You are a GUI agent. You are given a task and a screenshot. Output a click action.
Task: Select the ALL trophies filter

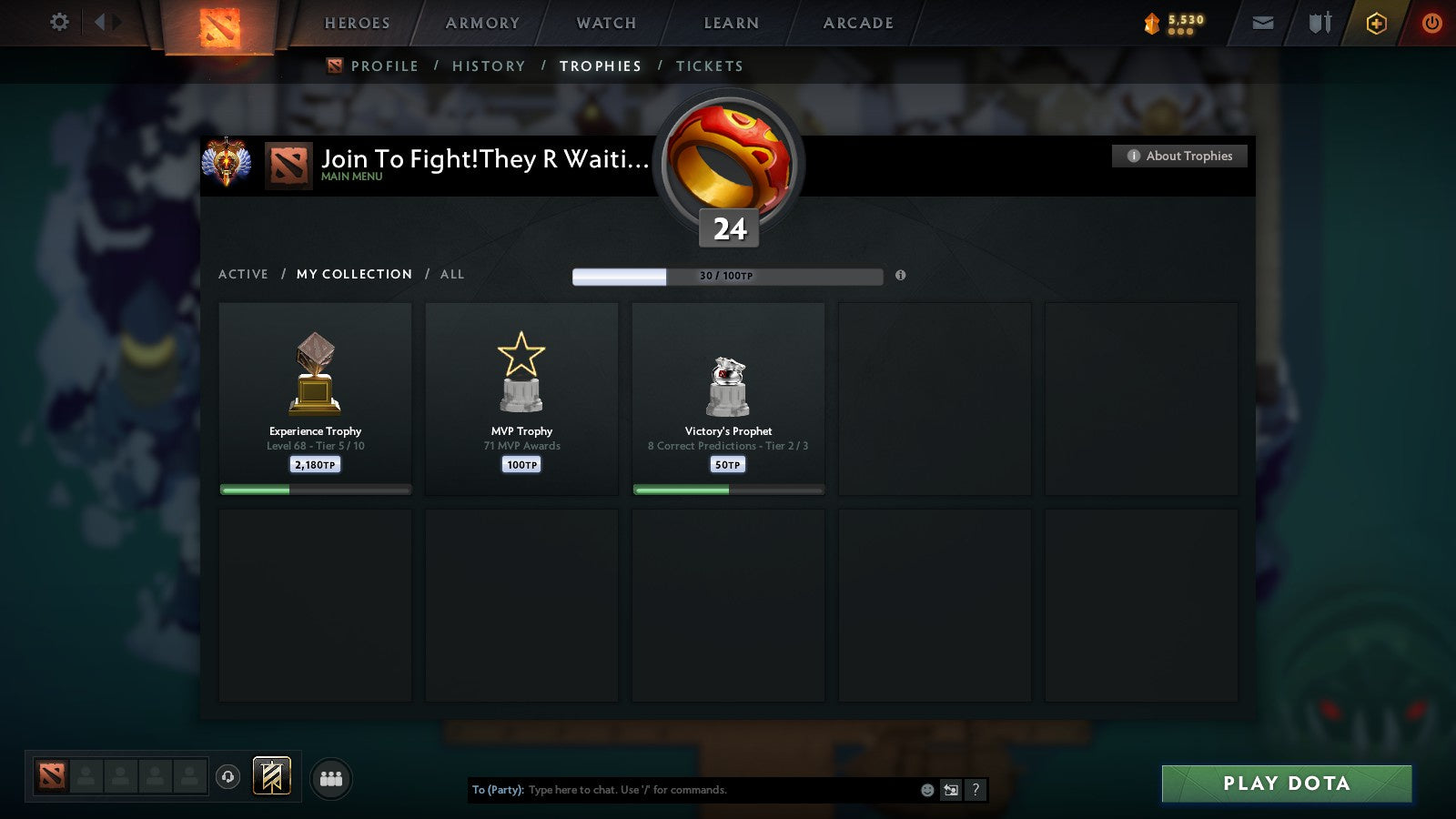coord(452,274)
